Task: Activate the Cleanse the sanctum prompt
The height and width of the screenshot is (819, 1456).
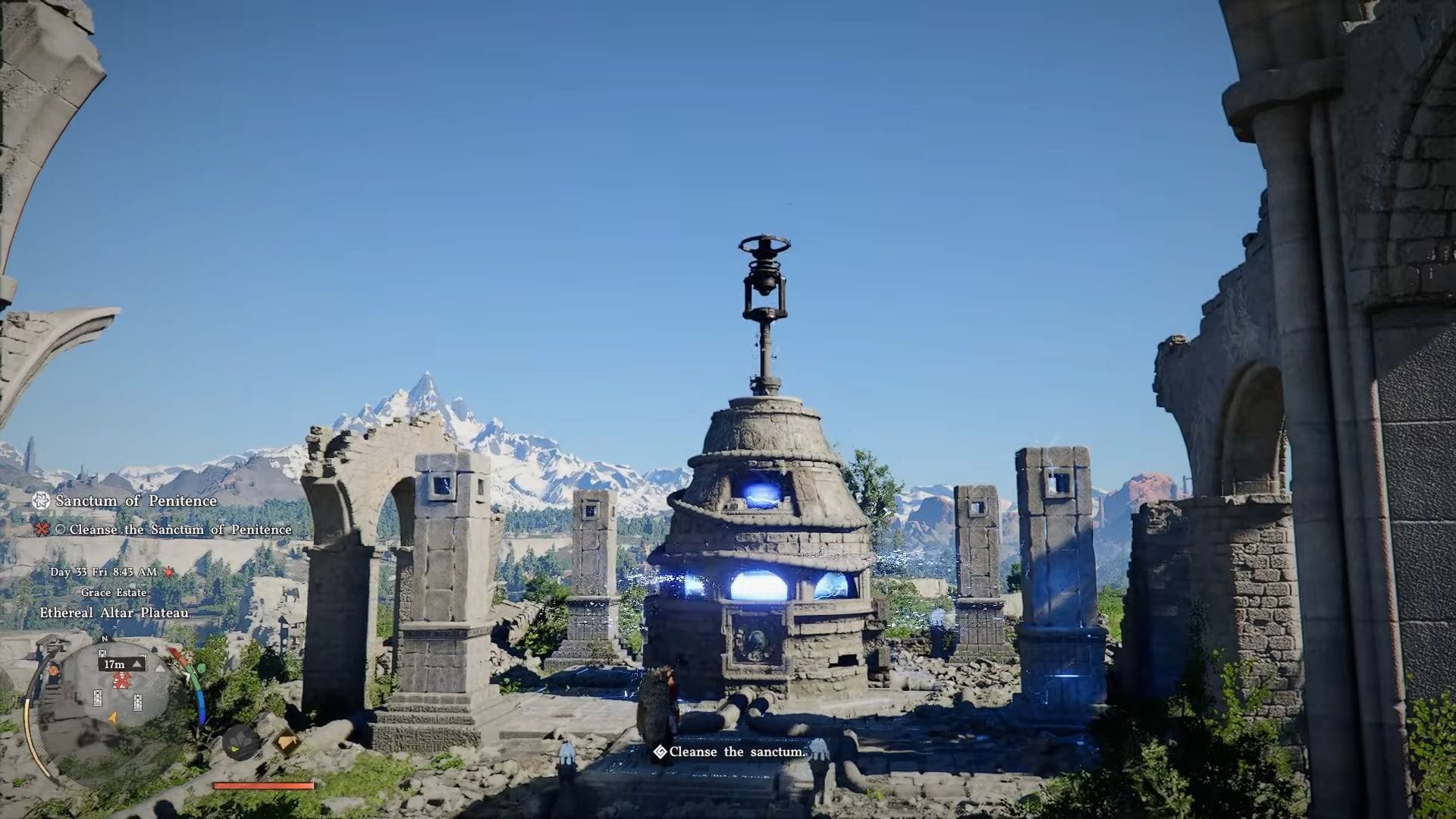Action: point(736,752)
